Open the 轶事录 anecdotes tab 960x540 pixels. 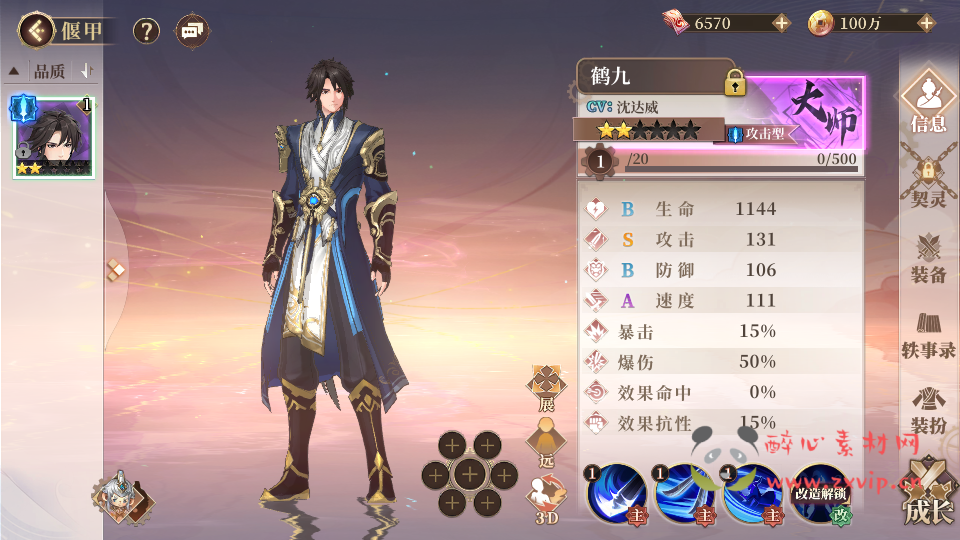coord(928,334)
